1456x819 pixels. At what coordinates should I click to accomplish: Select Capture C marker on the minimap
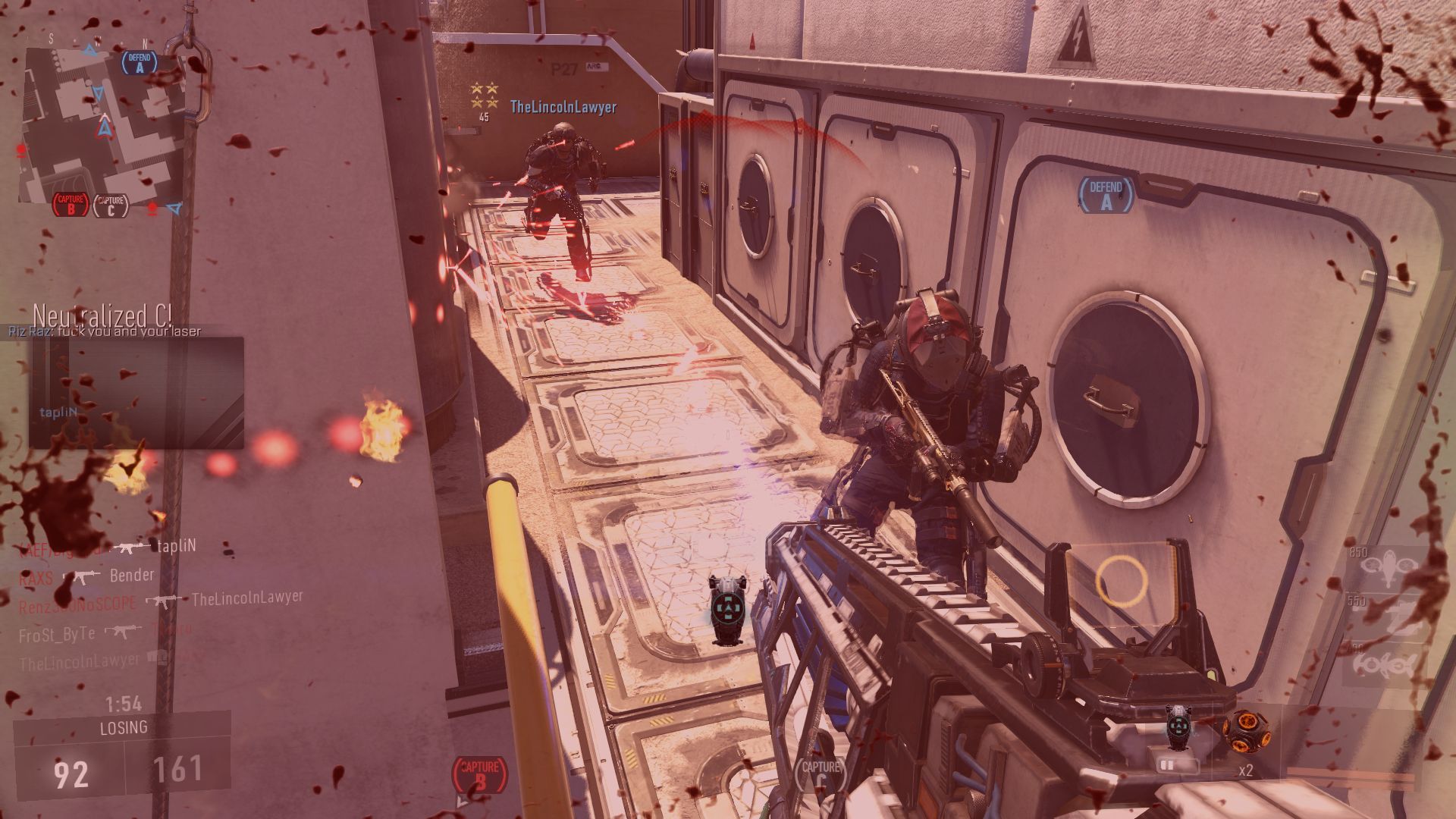point(111,205)
